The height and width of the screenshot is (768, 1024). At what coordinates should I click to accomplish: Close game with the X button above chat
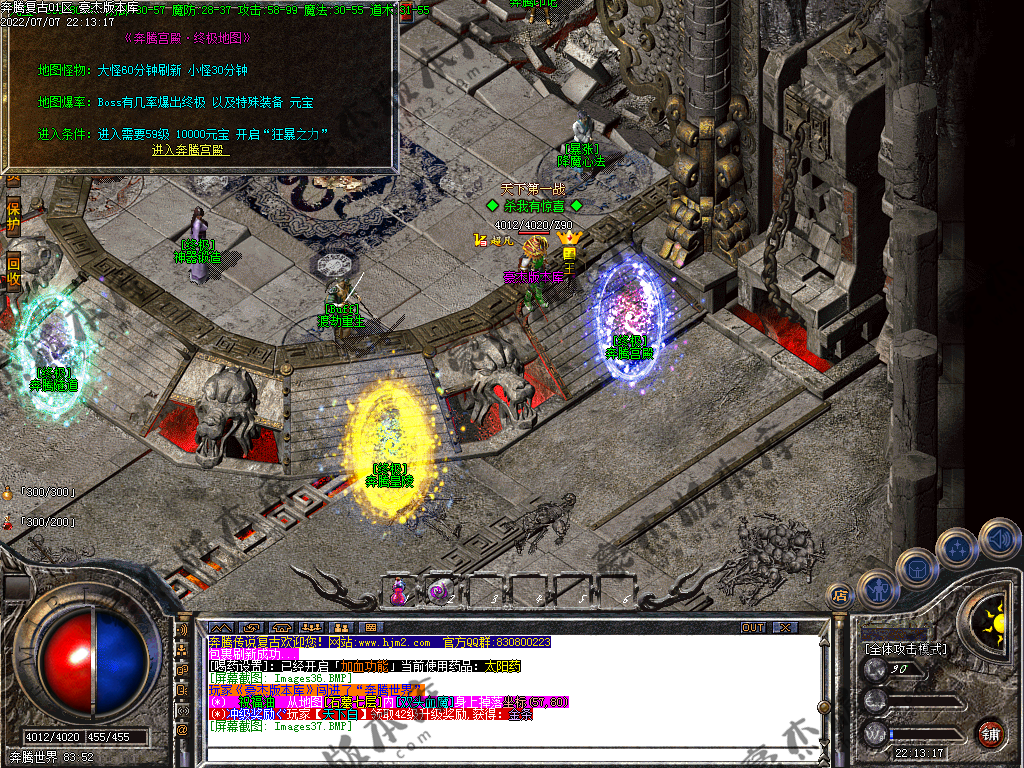[x=786, y=627]
